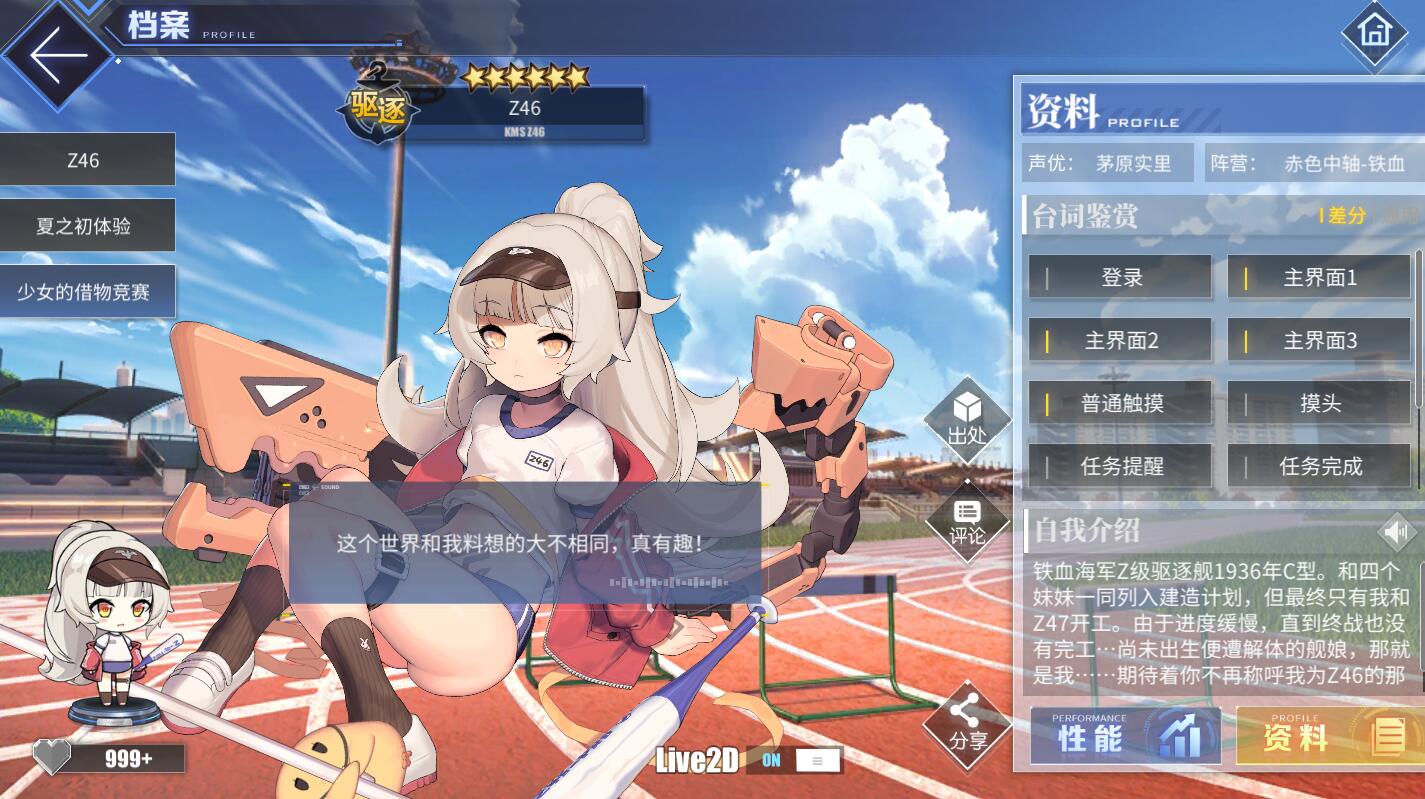Go back using the arrow button

58,54
